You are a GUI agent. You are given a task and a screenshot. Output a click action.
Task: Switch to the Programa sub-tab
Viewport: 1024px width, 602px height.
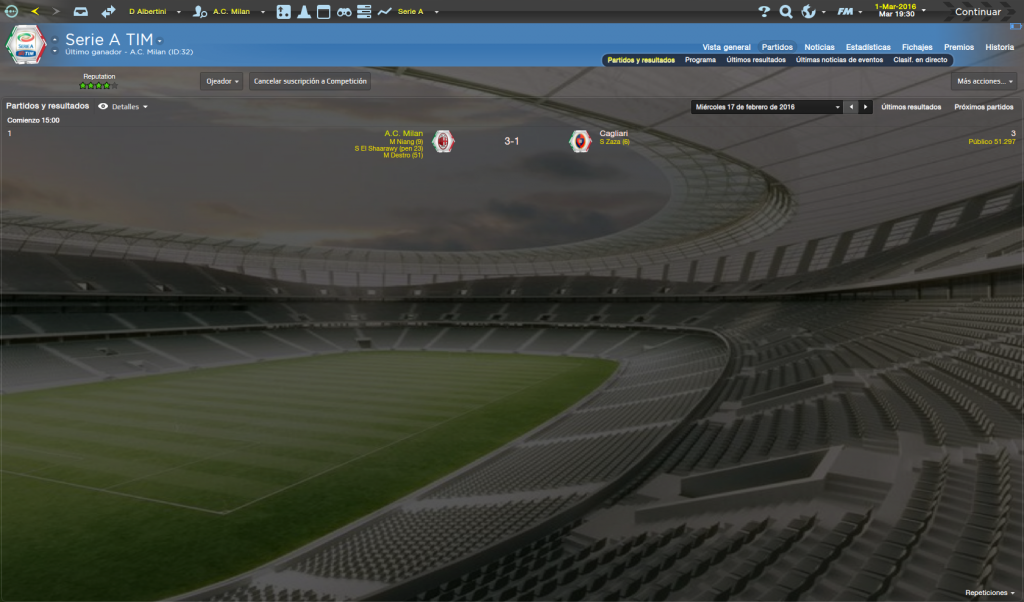click(x=700, y=60)
